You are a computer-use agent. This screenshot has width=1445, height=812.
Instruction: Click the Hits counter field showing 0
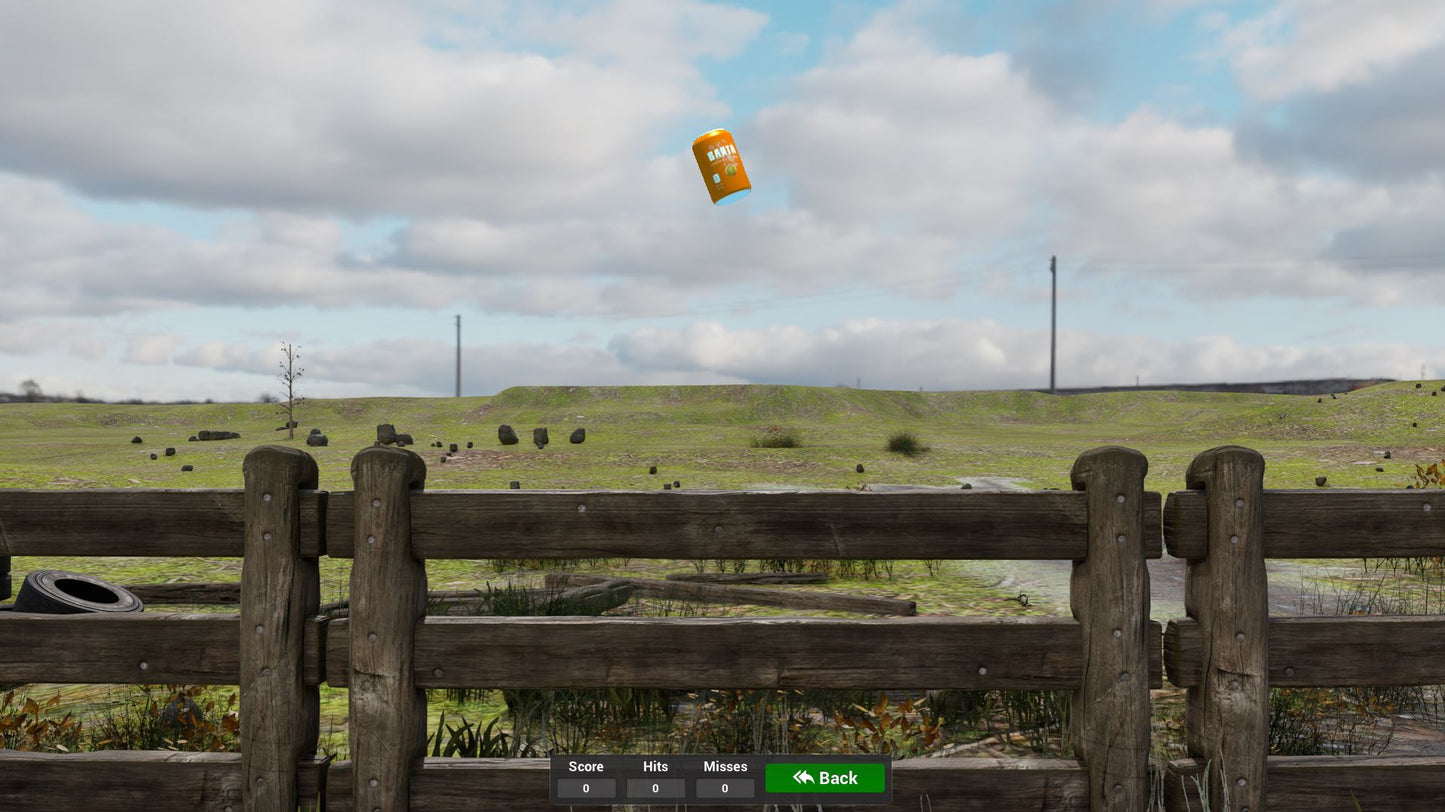(x=655, y=788)
